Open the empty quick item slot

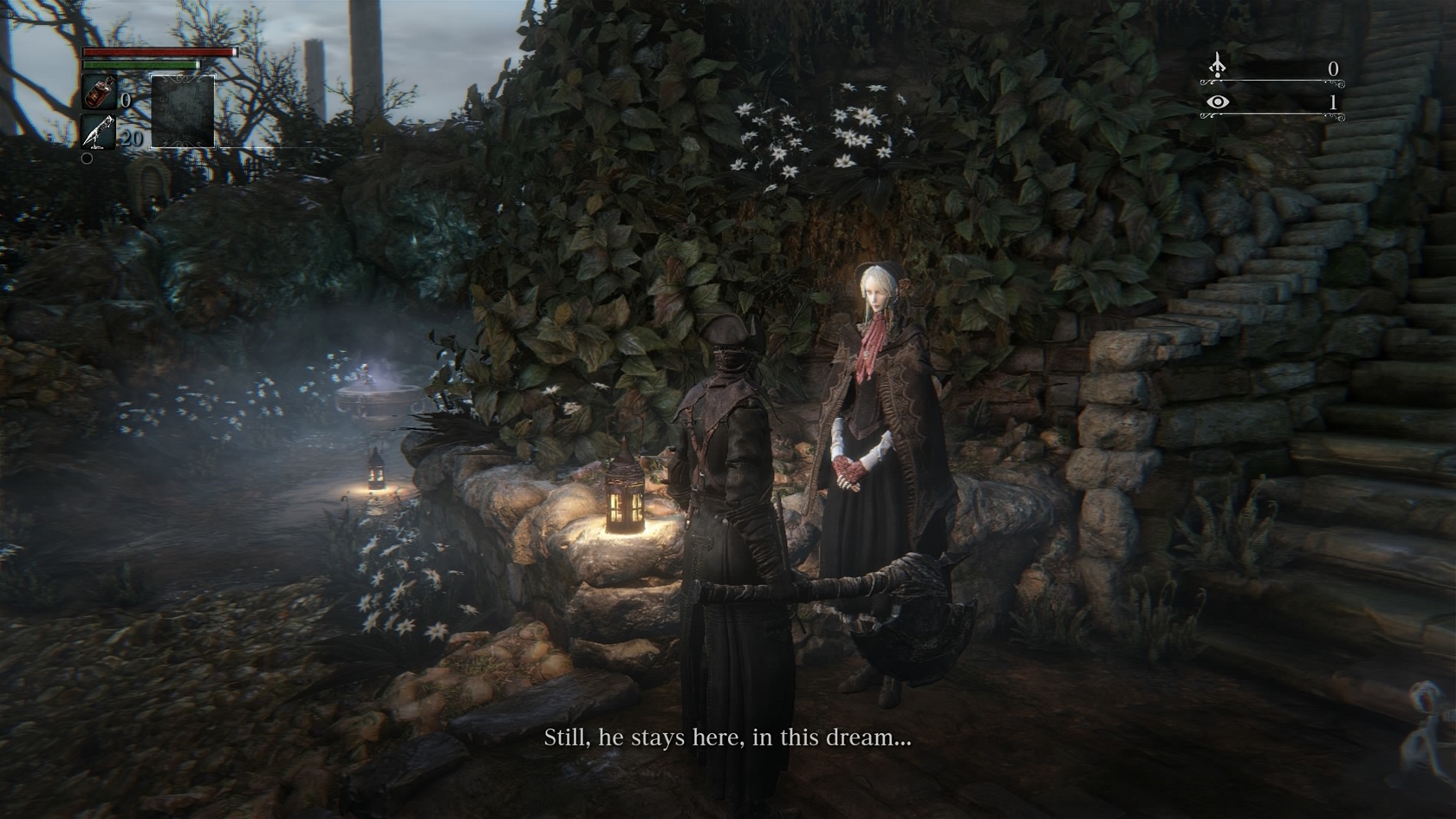pos(183,112)
